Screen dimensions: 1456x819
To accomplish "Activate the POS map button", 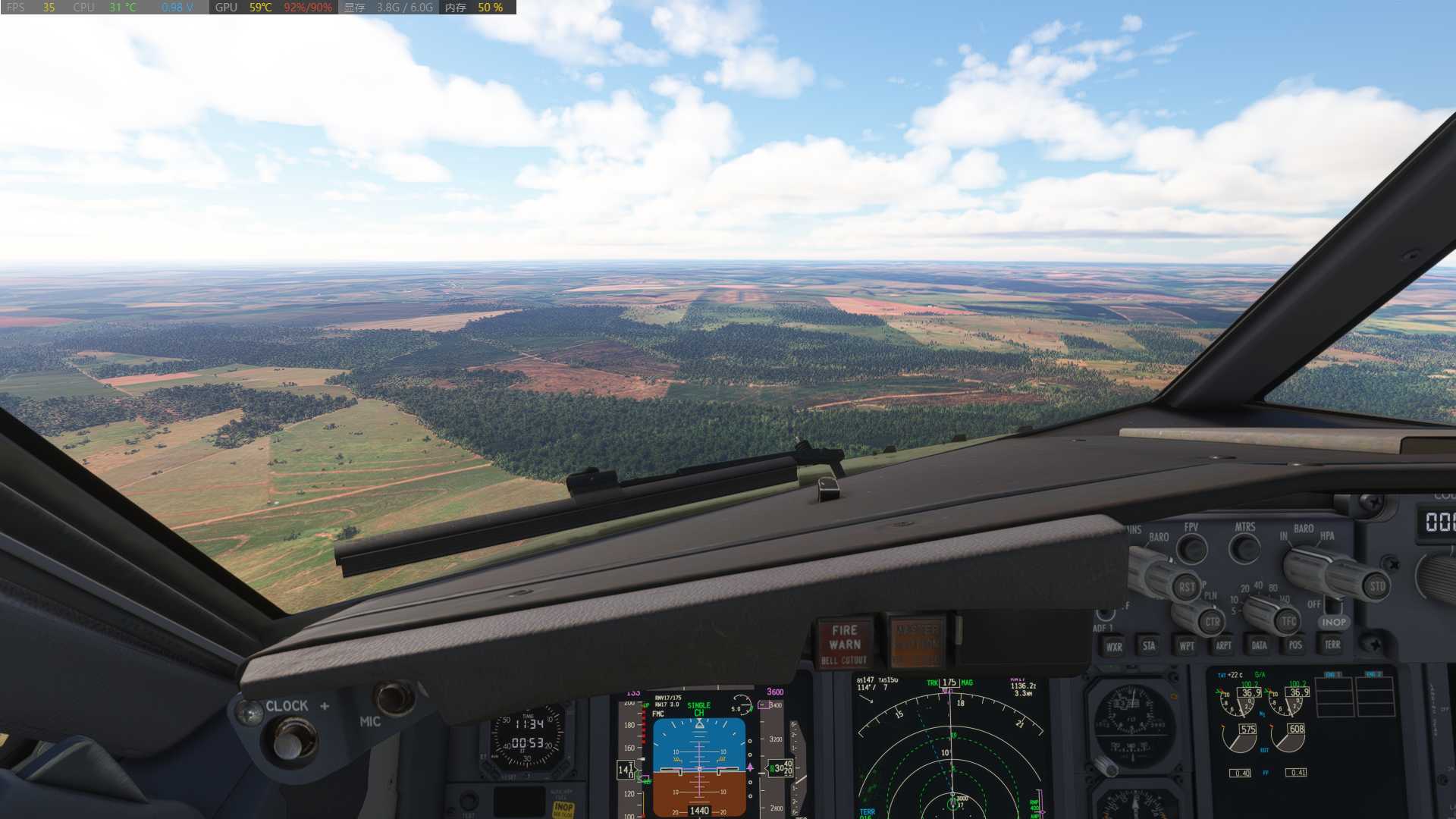I will pyautogui.click(x=1295, y=645).
